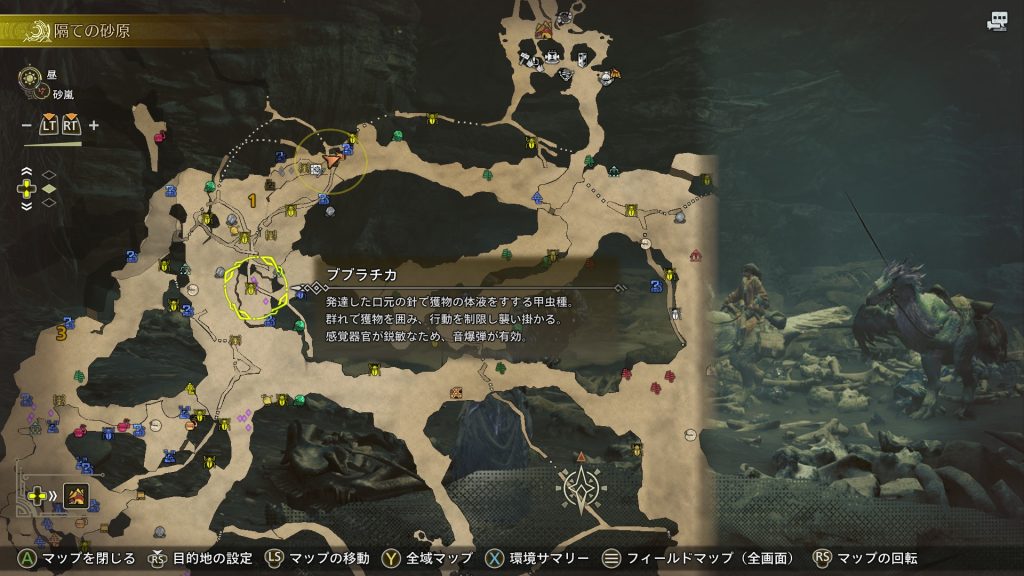Zoom in the map with the plus button
This screenshot has height=576, width=1024.
pyautogui.click(x=94, y=125)
